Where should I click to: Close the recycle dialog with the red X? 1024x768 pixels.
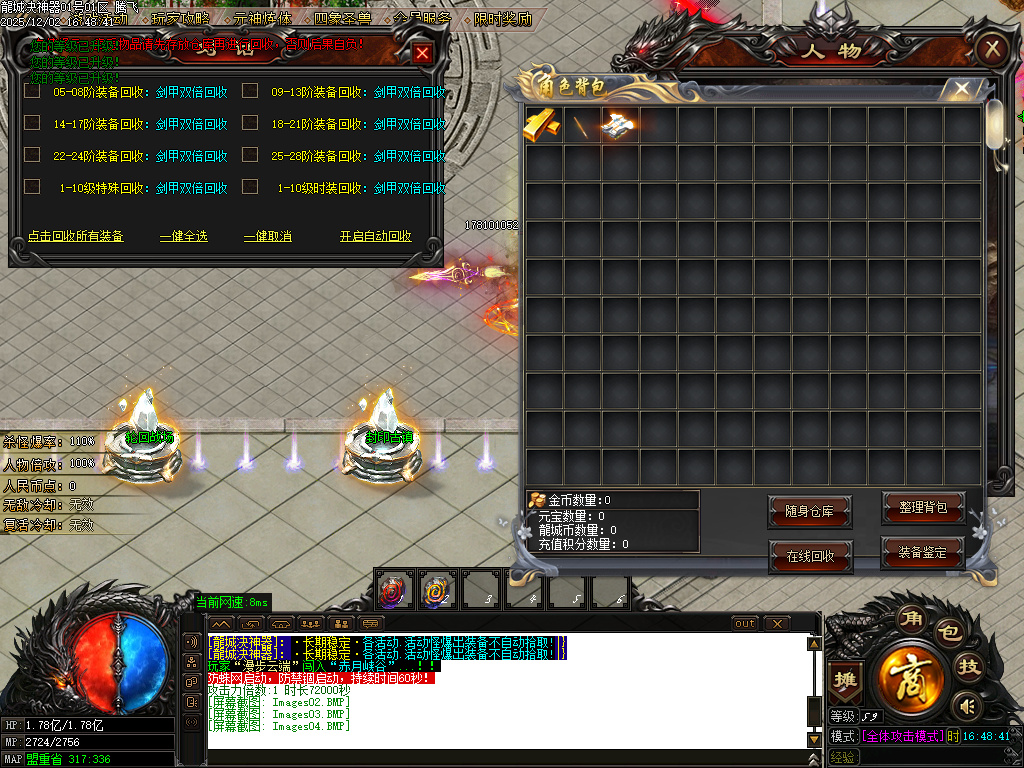(x=423, y=54)
